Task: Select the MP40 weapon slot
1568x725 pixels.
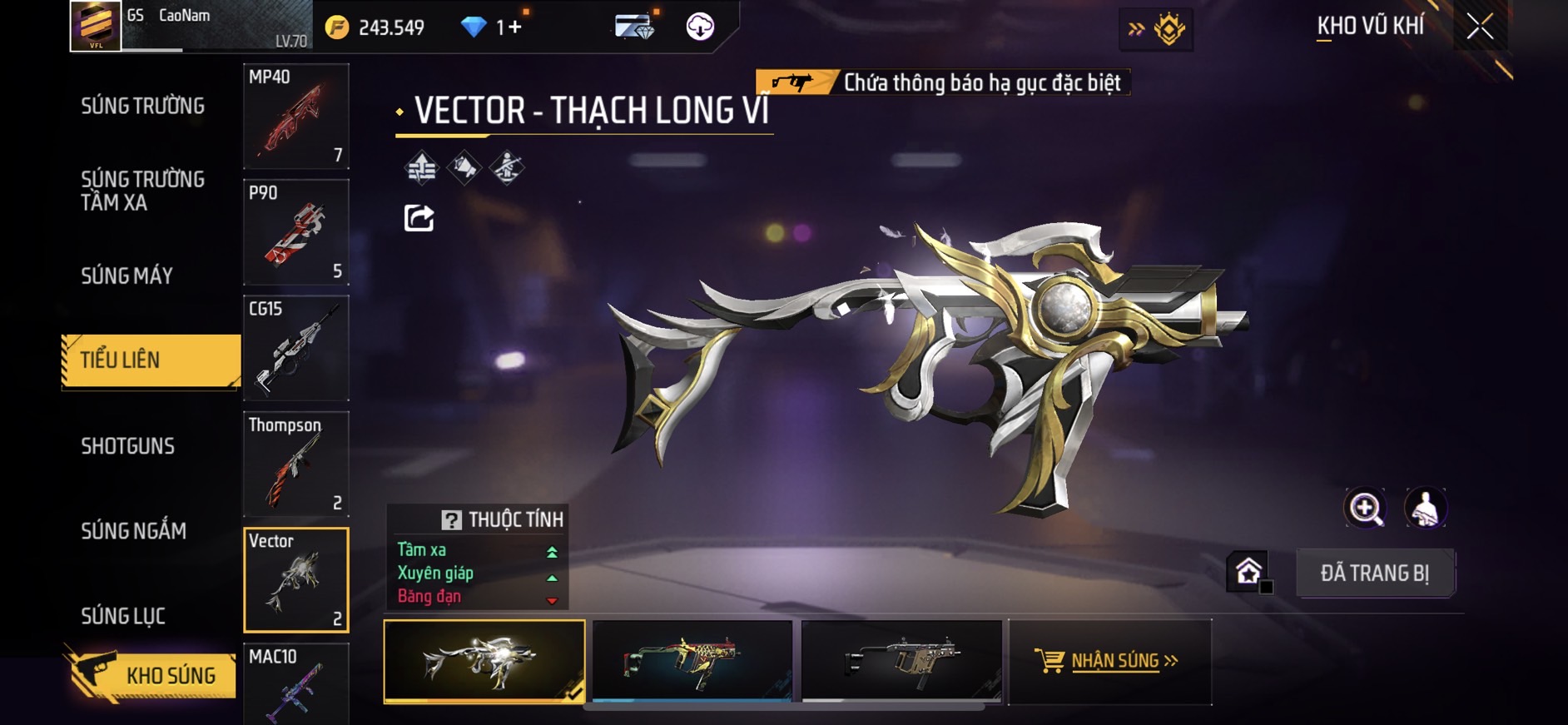Action: 295,116
